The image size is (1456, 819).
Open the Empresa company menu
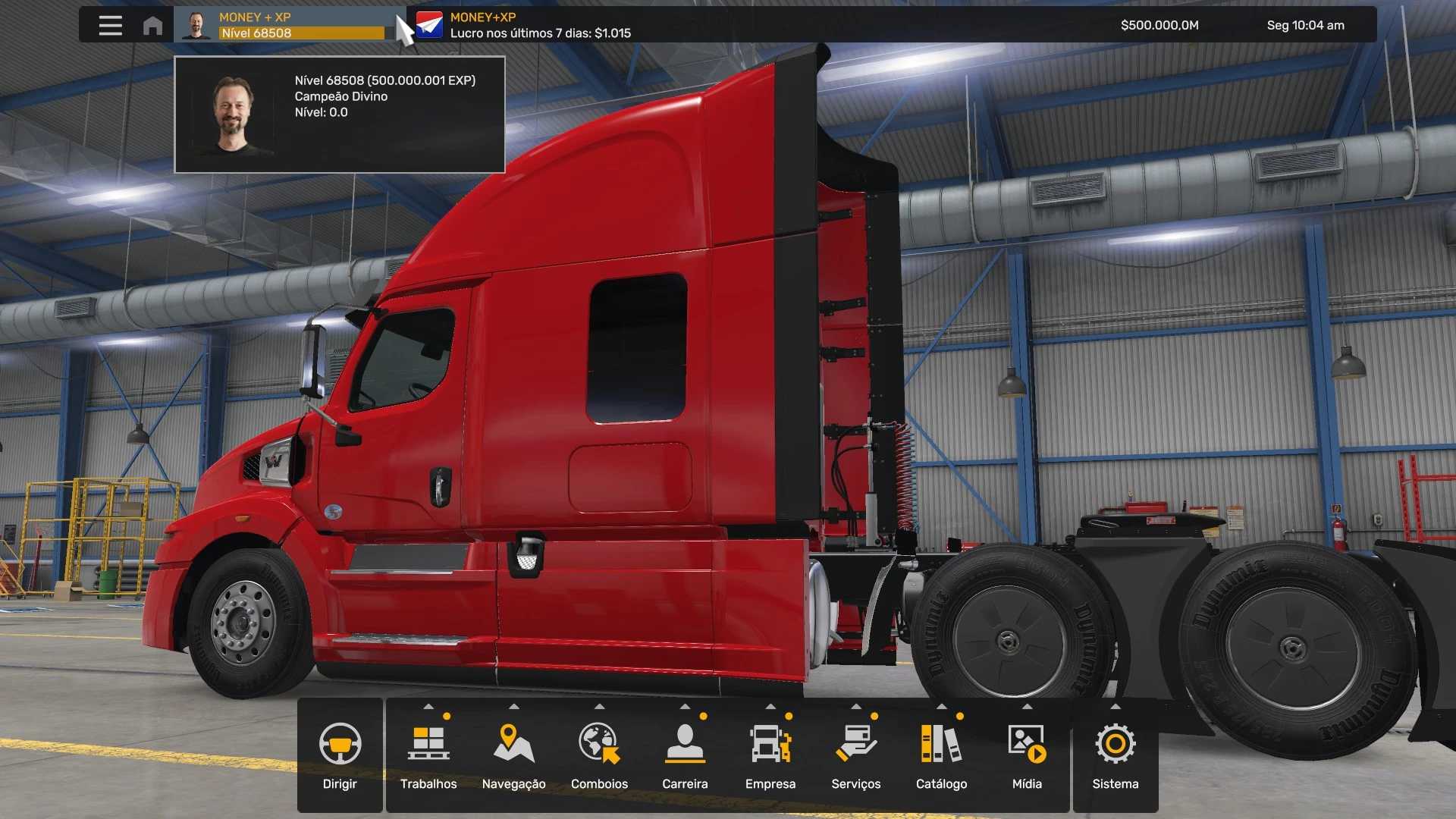pos(770,755)
